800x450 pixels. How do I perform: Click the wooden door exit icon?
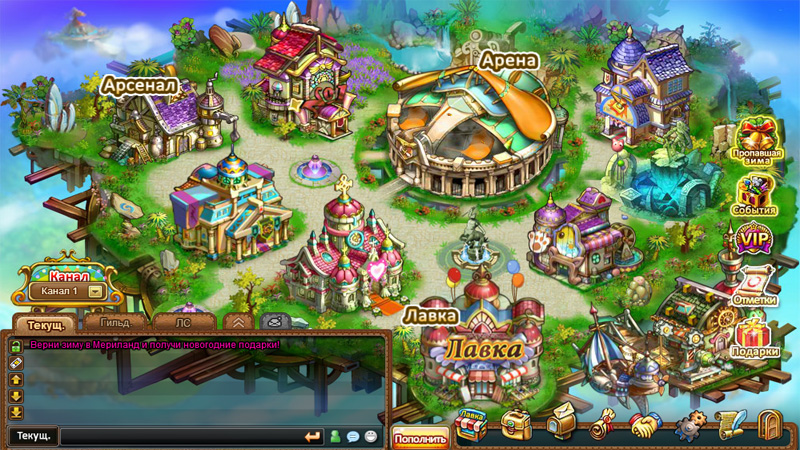[x=769, y=427]
